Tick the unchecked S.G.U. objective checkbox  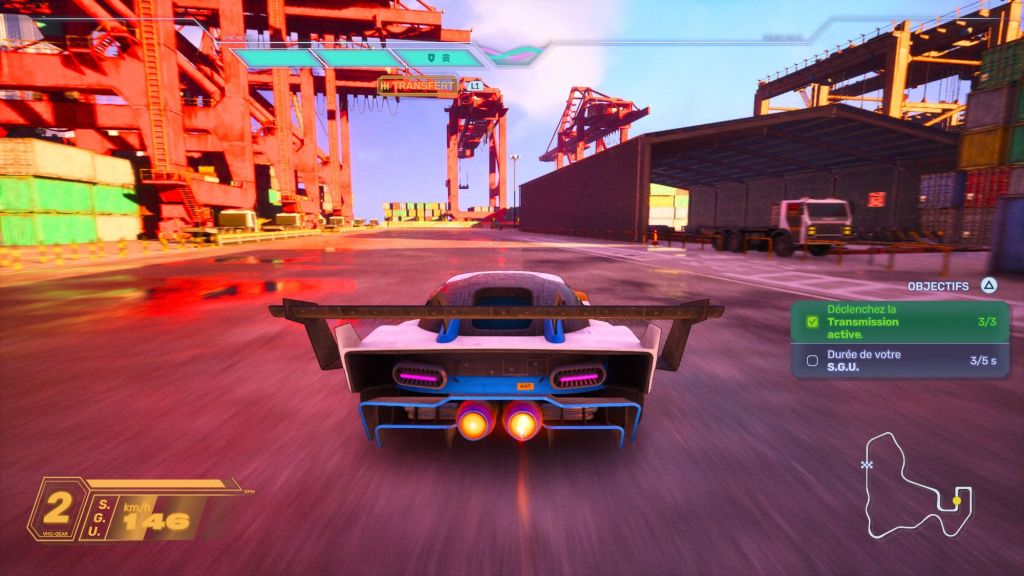coord(812,360)
